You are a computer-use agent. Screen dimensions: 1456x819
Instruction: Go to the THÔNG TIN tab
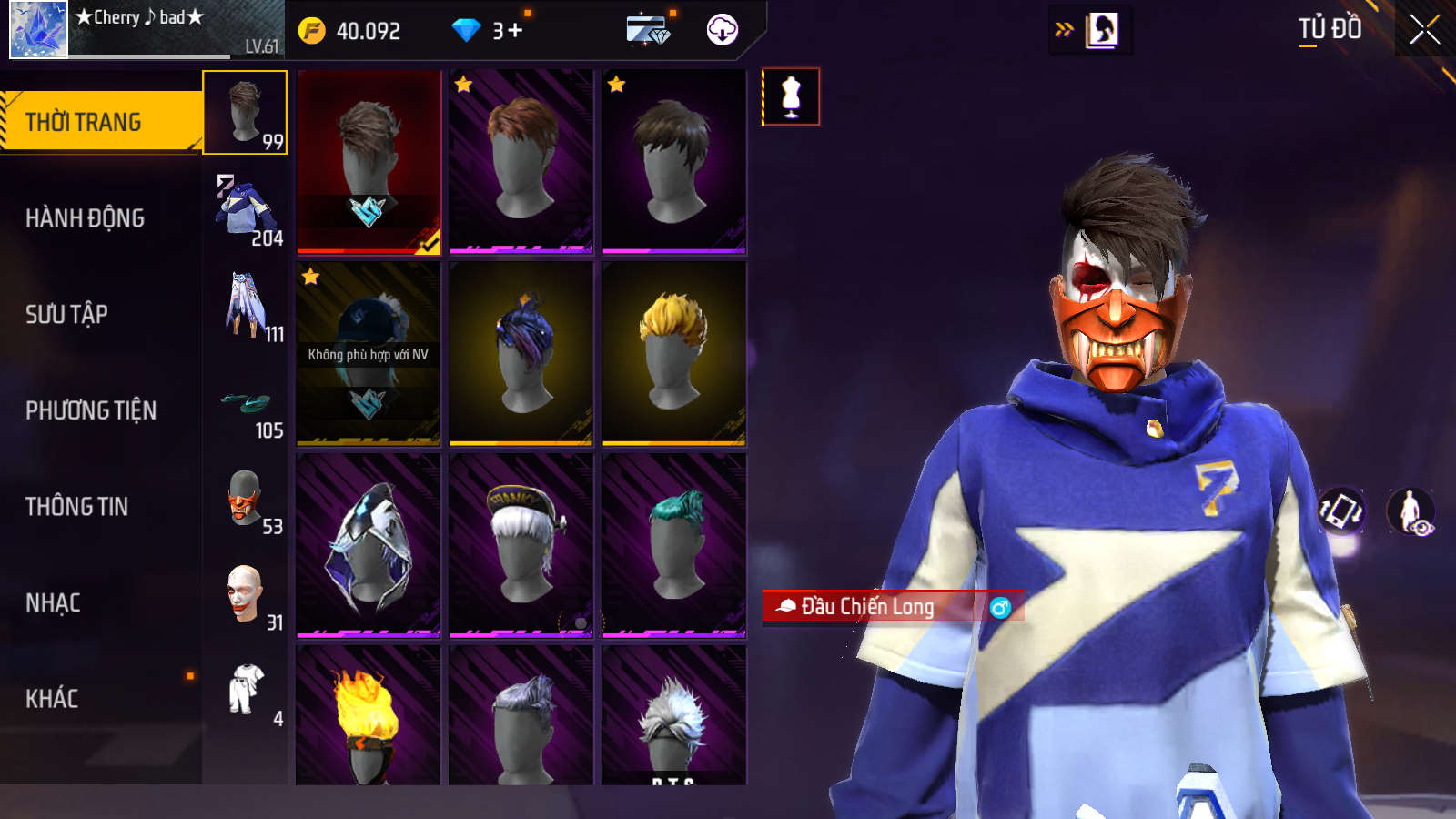77,507
